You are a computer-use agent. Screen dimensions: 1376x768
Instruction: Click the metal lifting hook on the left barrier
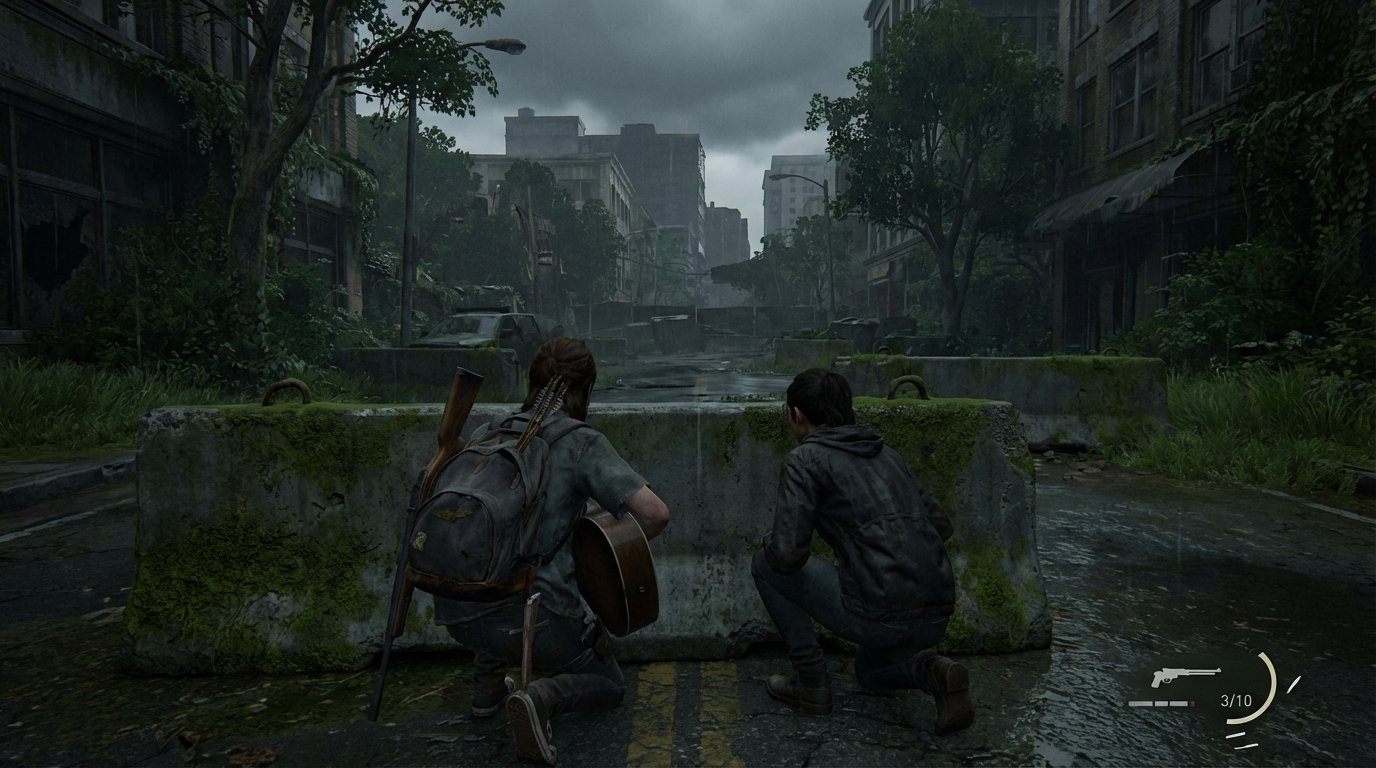288,386
